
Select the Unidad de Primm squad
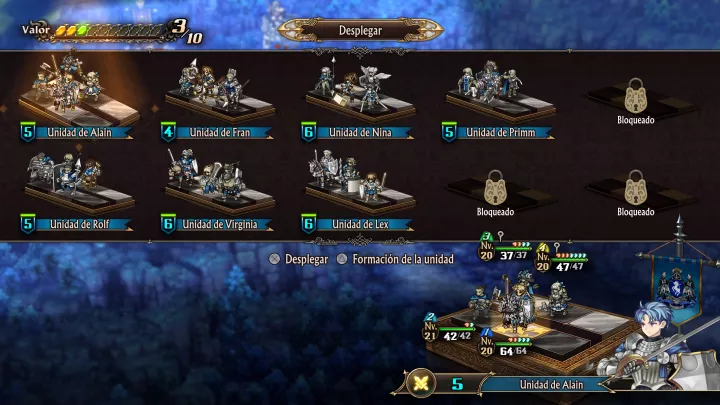[x=497, y=98]
